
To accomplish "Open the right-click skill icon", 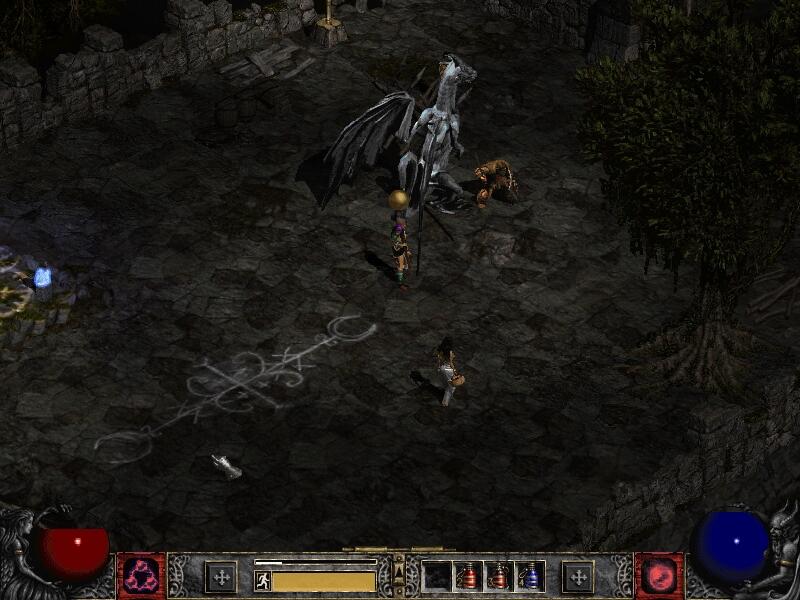I will tap(659, 577).
